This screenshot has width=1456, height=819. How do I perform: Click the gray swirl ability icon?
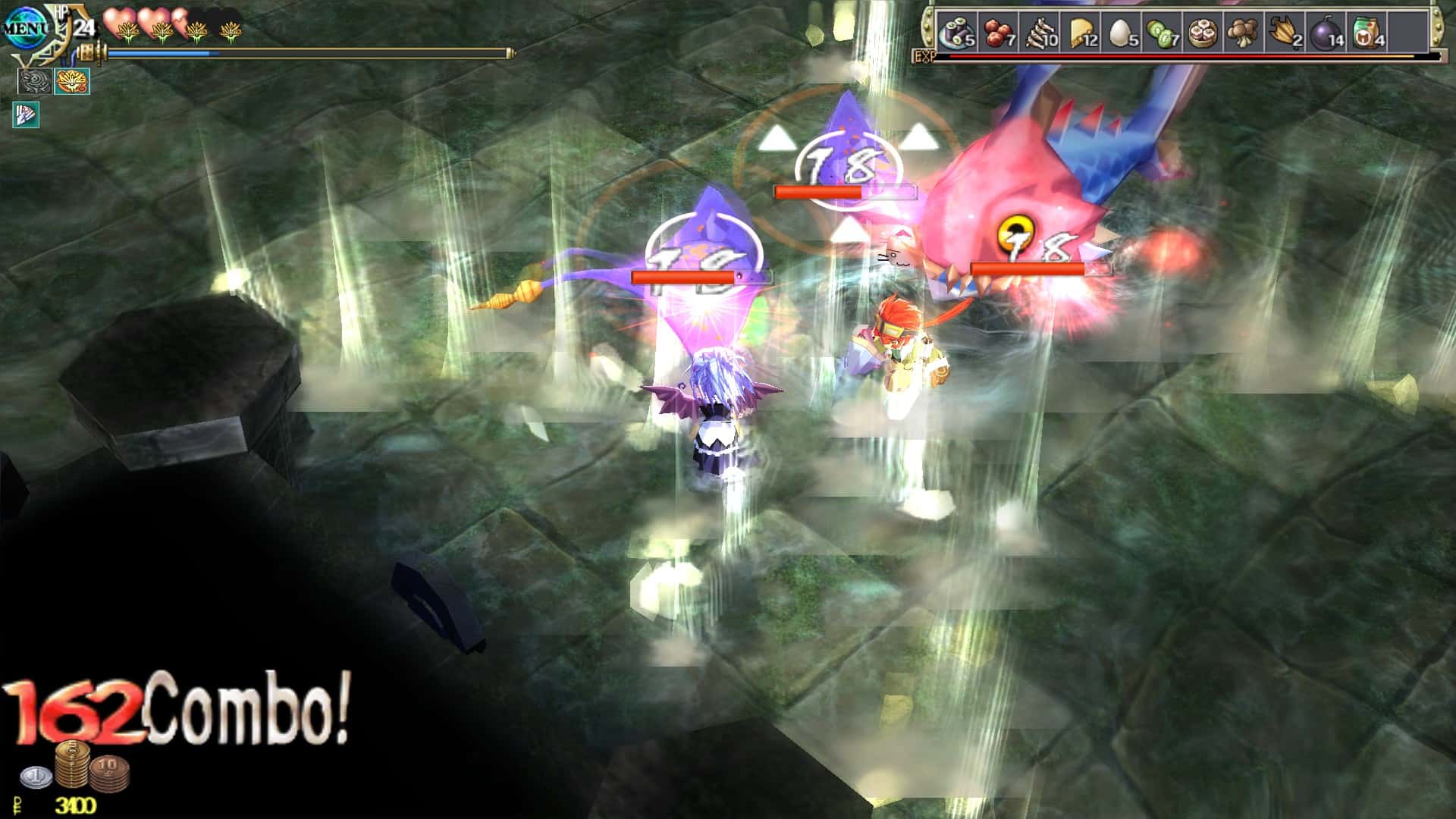34,80
